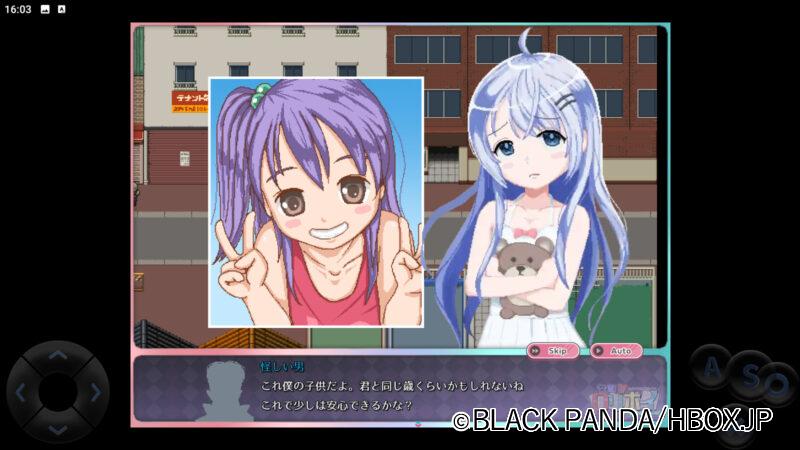The image size is (800, 450).
Task: Skip the current dialogue with the Skip button
Action: pyautogui.click(x=553, y=351)
